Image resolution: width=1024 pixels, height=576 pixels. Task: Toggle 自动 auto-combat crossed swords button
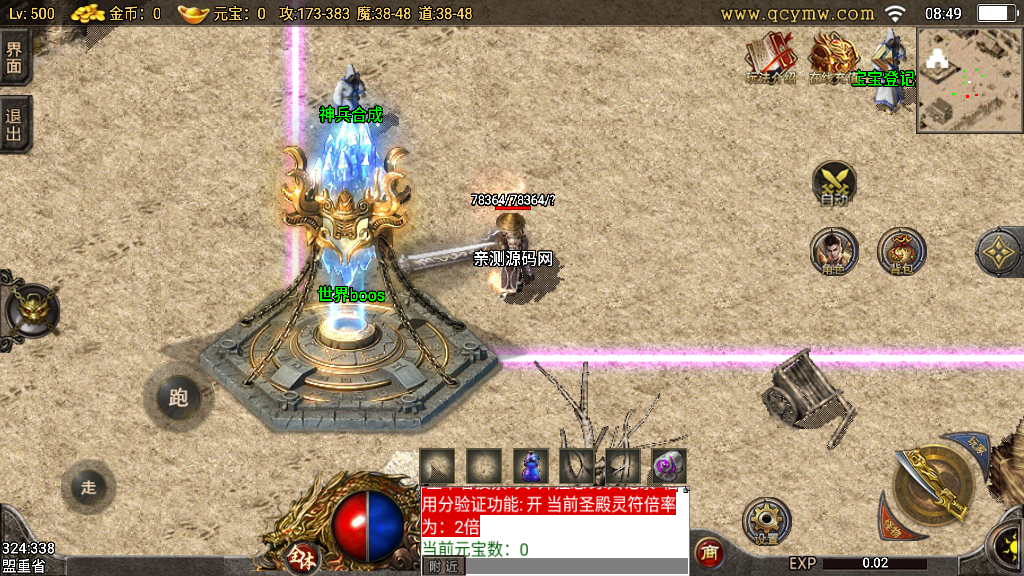[x=834, y=184]
